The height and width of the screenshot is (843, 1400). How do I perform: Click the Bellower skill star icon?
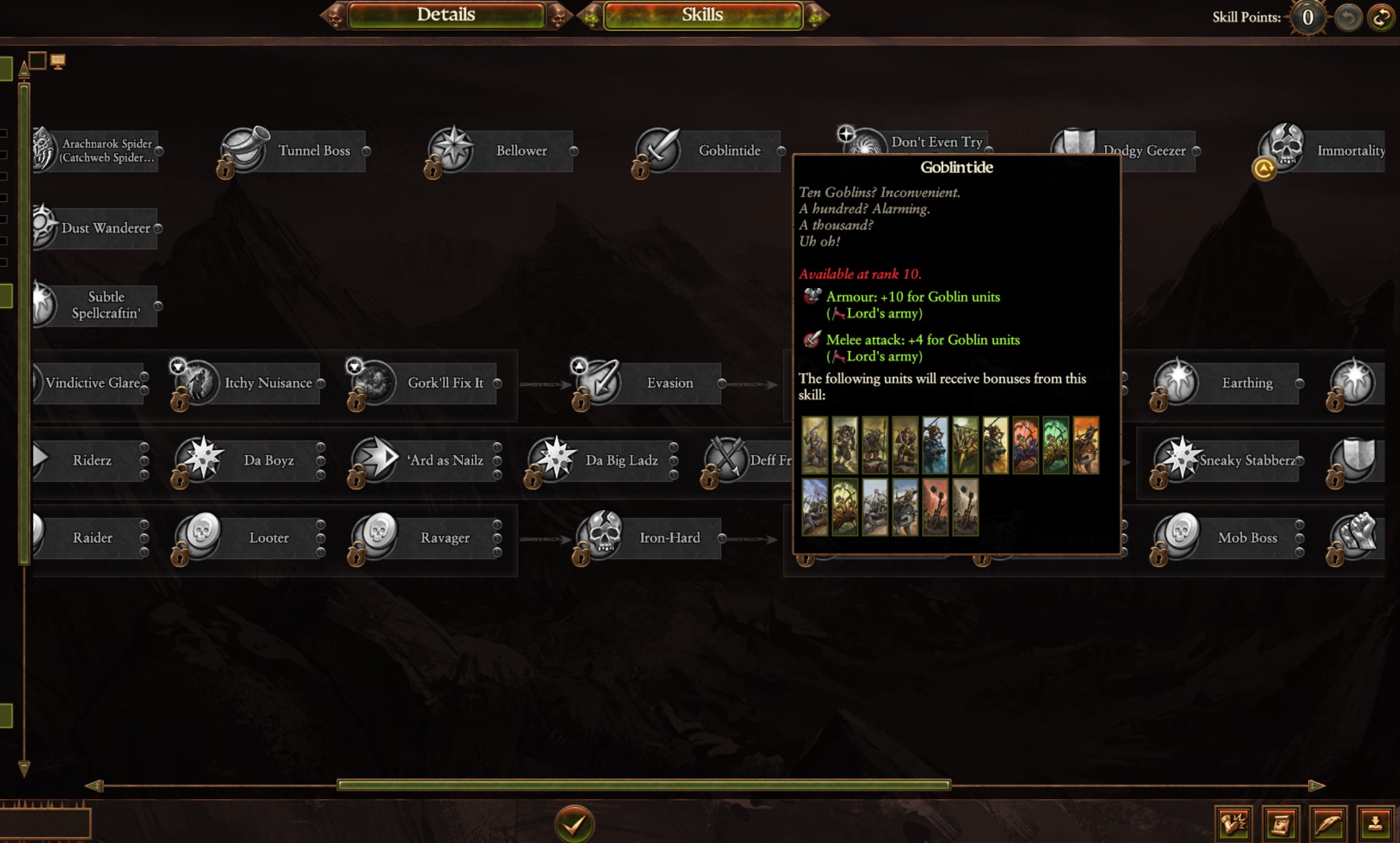454,149
